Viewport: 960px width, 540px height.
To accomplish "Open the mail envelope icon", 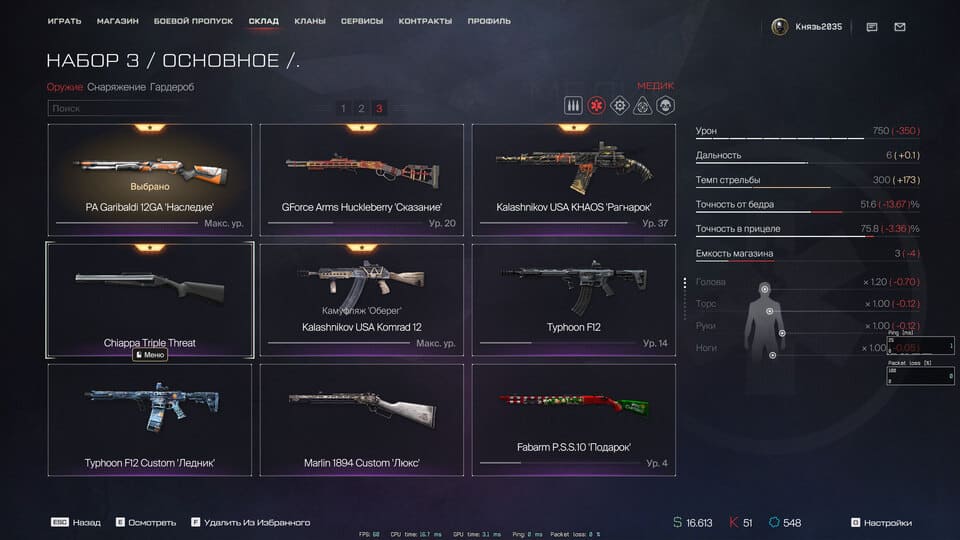I will pos(900,27).
